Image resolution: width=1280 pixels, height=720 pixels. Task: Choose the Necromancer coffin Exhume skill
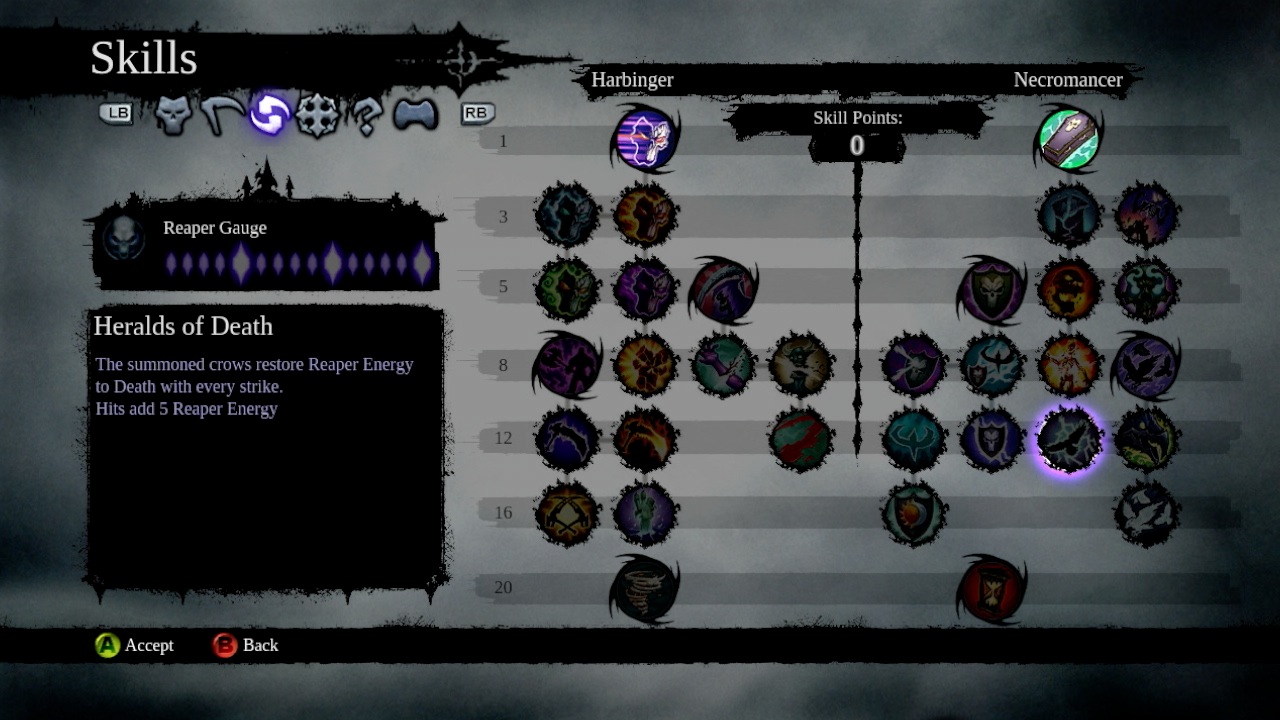tap(1068, 140)
